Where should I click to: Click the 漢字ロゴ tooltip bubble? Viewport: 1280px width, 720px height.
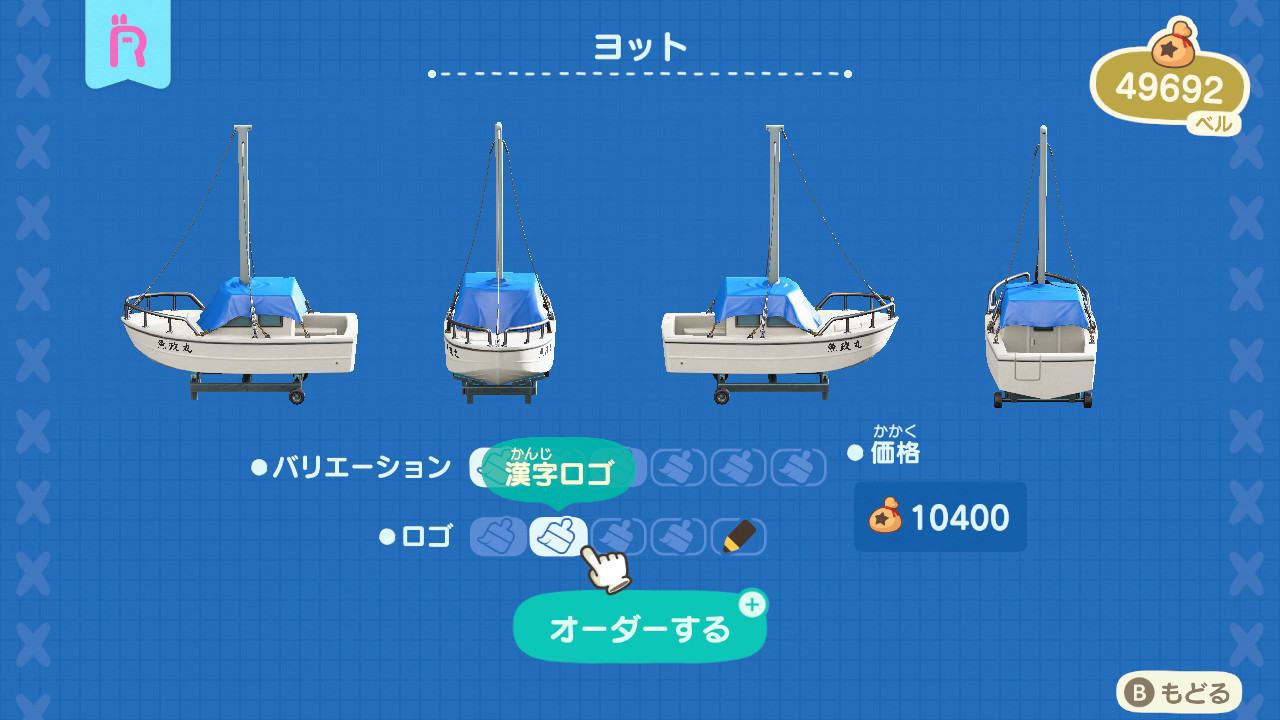click(x=566, y=465)
